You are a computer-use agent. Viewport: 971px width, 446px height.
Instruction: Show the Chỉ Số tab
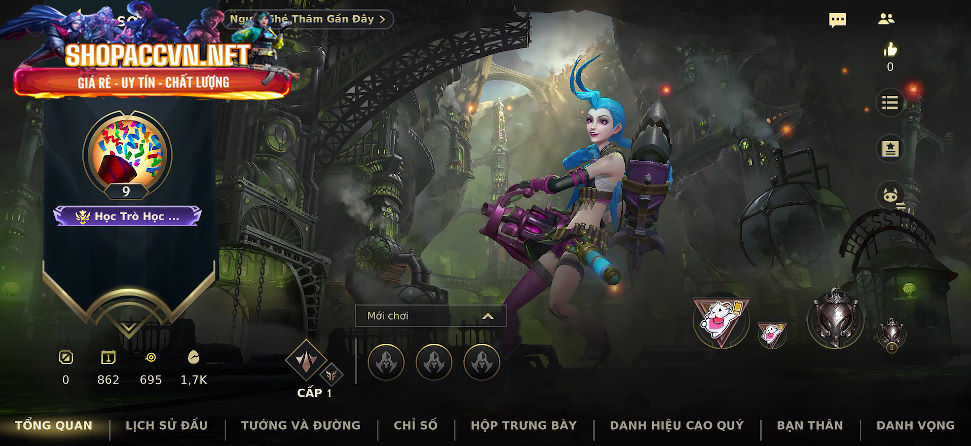pyautogui.click(x=415, y=426)
